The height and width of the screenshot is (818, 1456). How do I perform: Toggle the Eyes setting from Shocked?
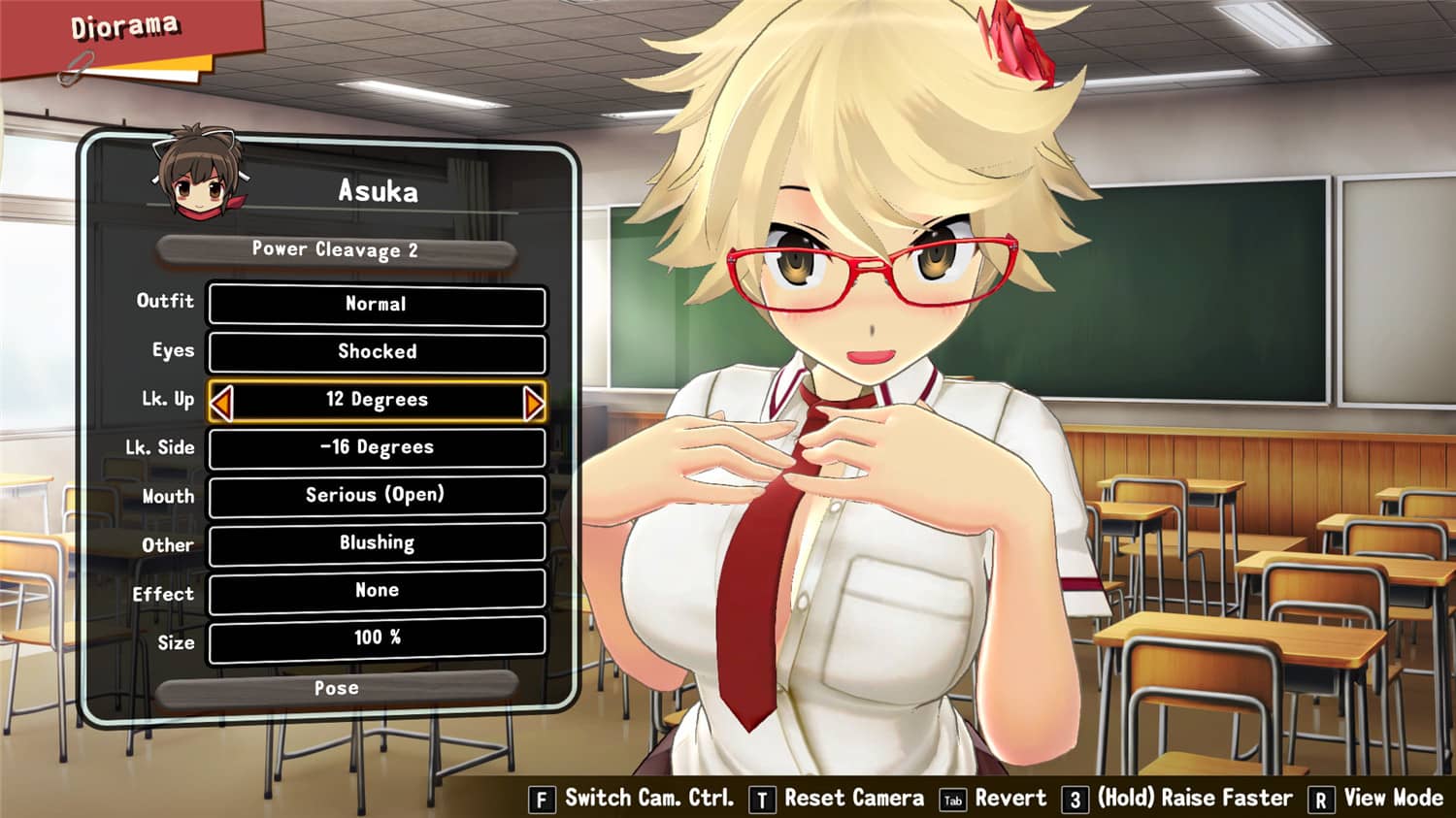click(377, 351)
